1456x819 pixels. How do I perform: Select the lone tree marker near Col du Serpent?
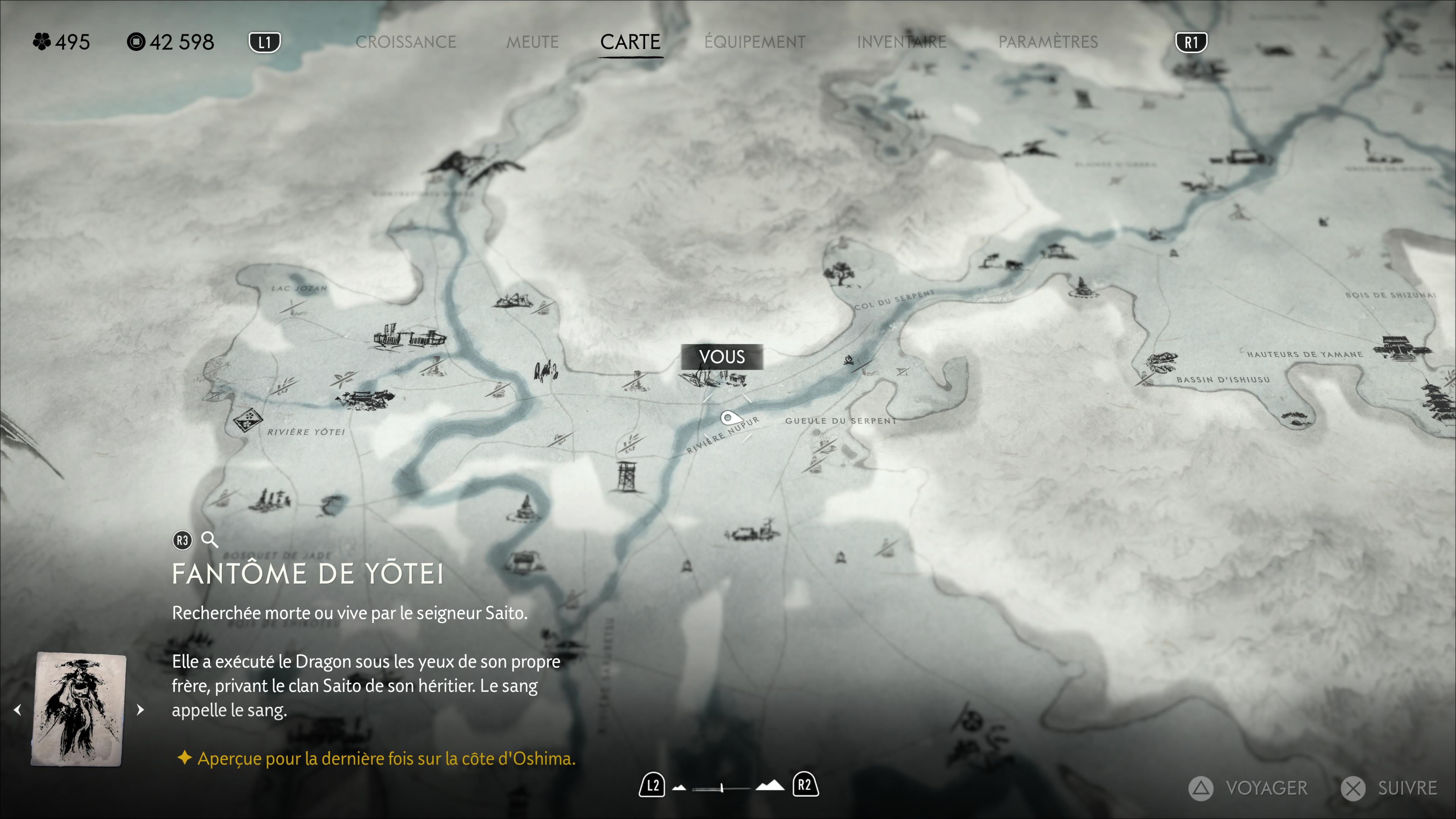pos(839,273)
